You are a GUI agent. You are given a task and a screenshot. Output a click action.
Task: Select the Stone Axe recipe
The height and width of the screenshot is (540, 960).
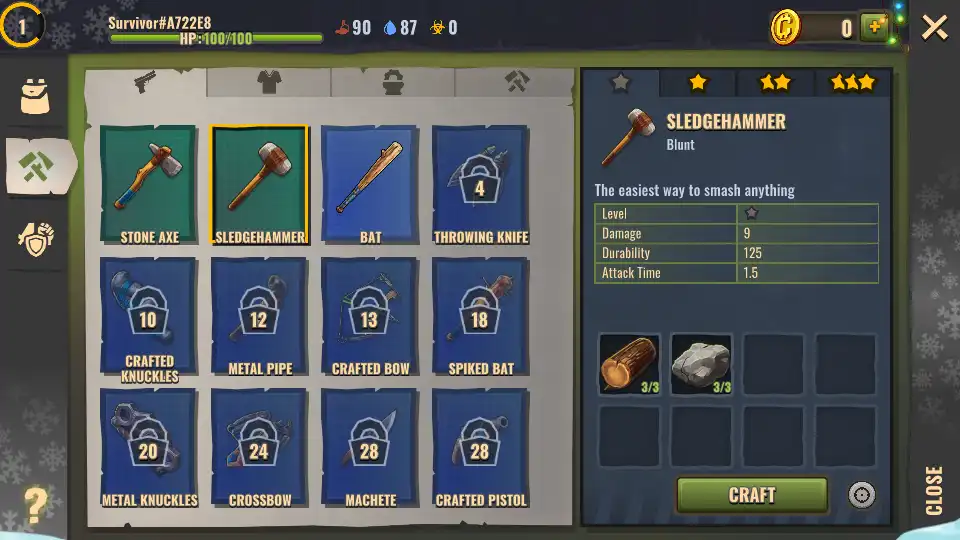149,185
